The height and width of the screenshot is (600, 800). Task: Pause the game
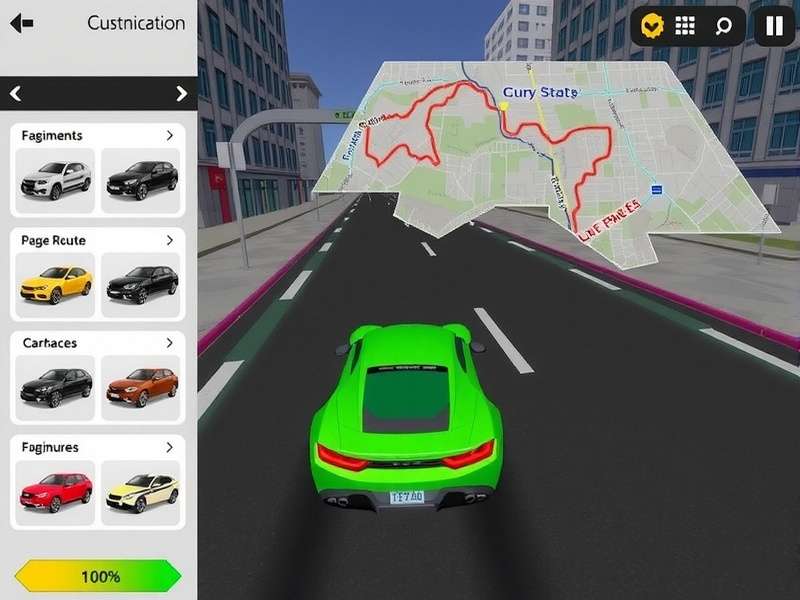[x=774, y=26]
